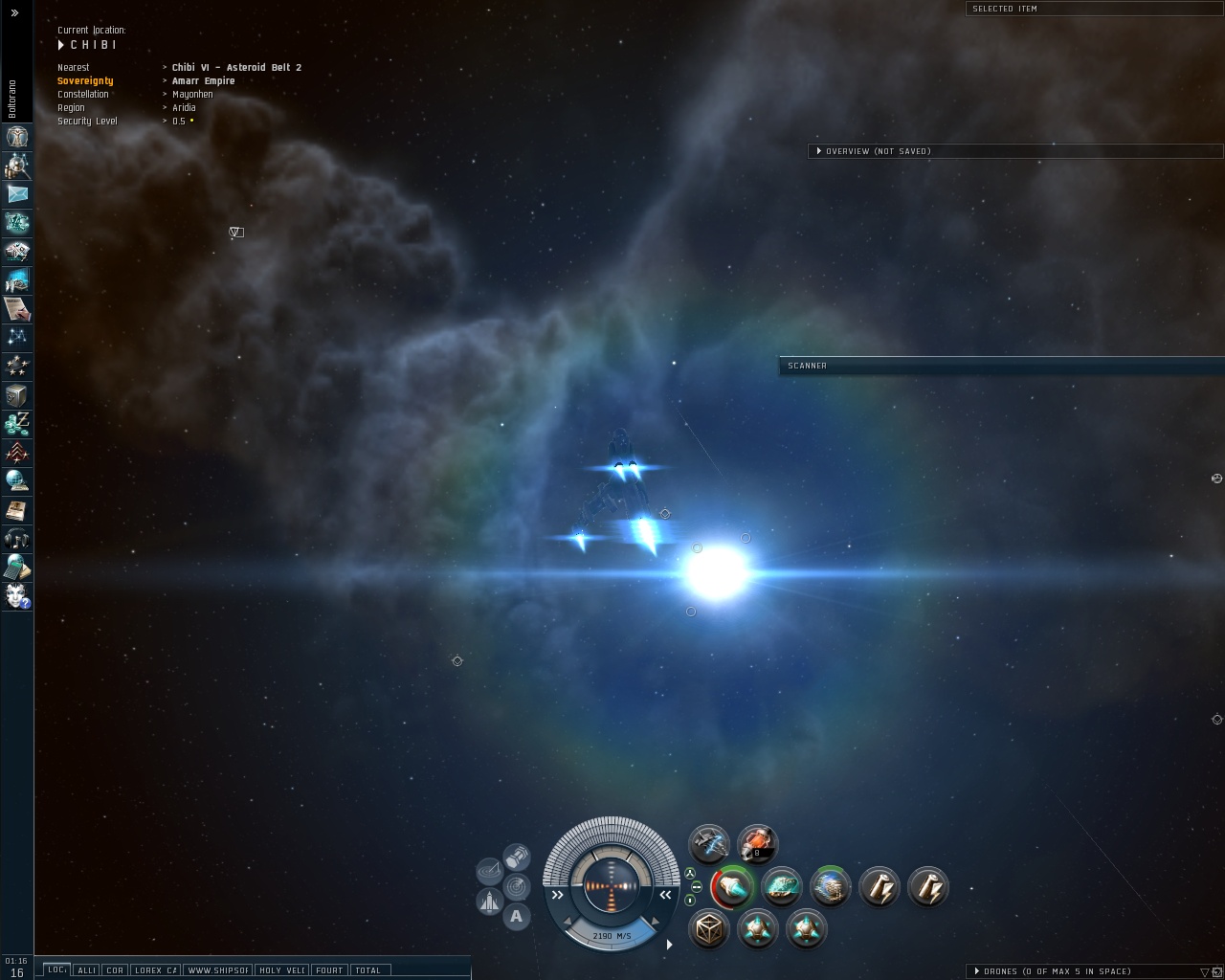The image size is (1225, 980).
Task: Set full speed with the right speed arrow
Action: 665,895
